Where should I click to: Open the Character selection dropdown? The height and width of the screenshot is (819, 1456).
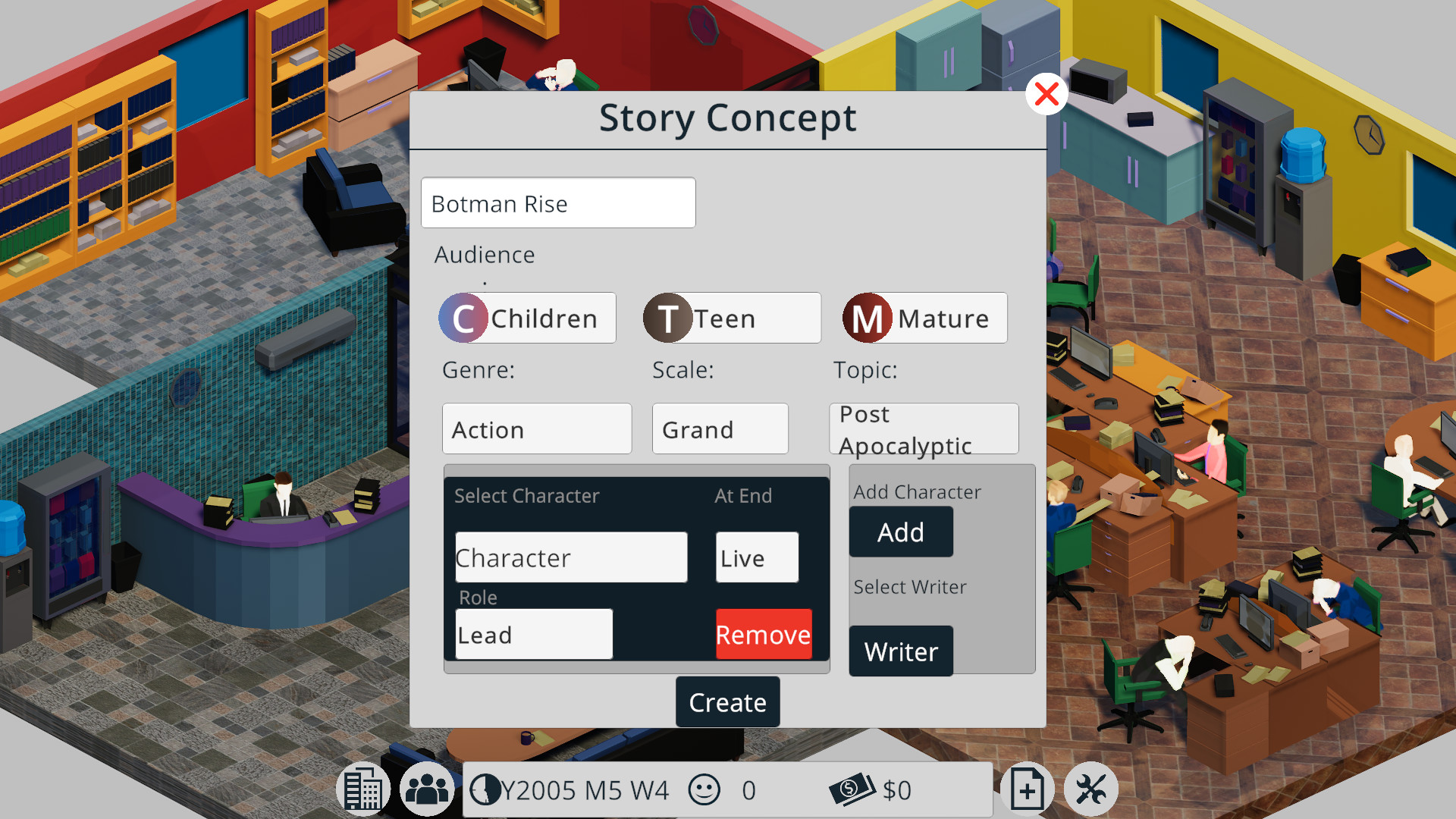point(571,557)
